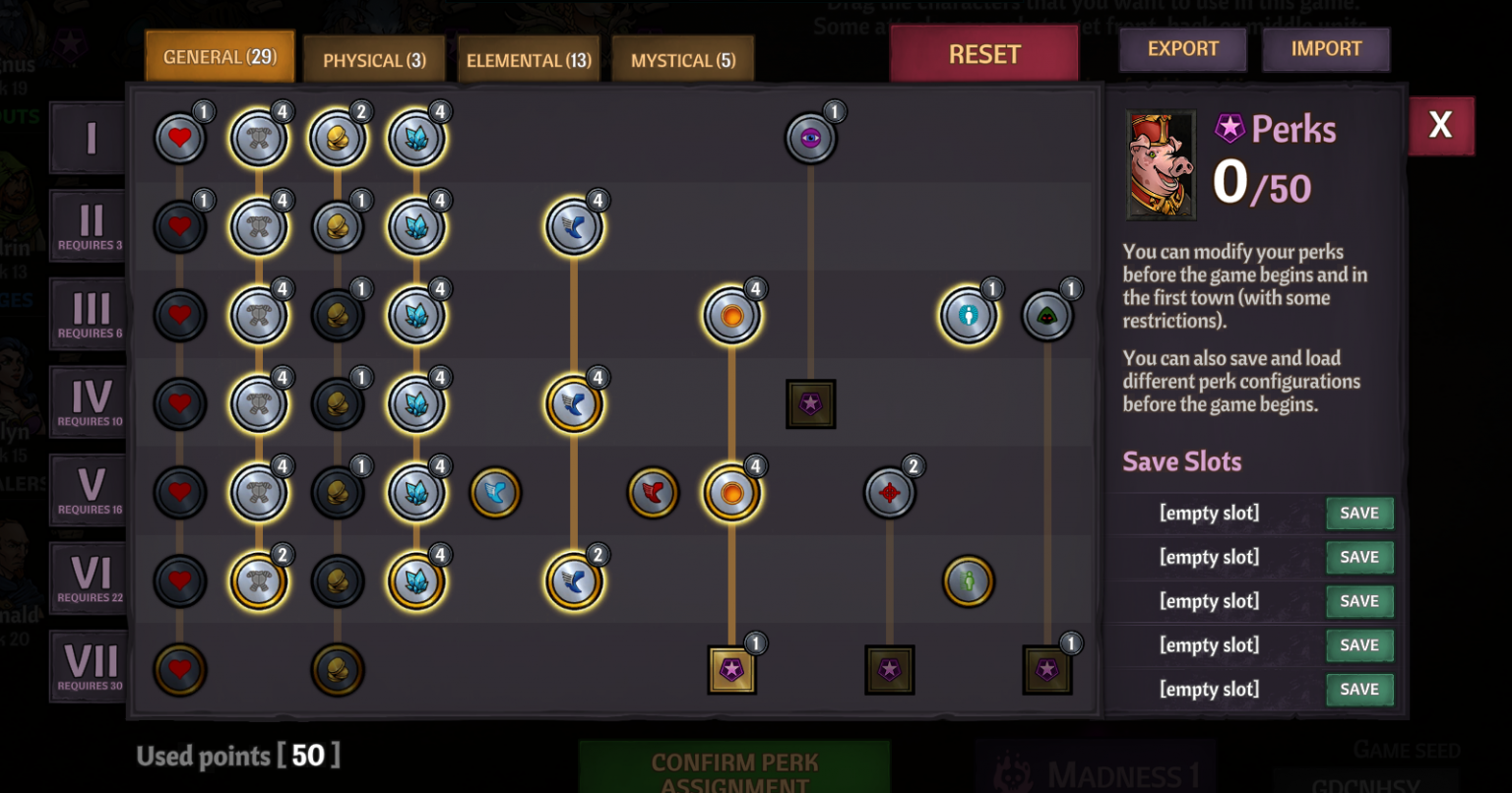Click the purple star perk at the bottom right
This screenshot has height=793, width=1512.
(x=1047, y=669)
